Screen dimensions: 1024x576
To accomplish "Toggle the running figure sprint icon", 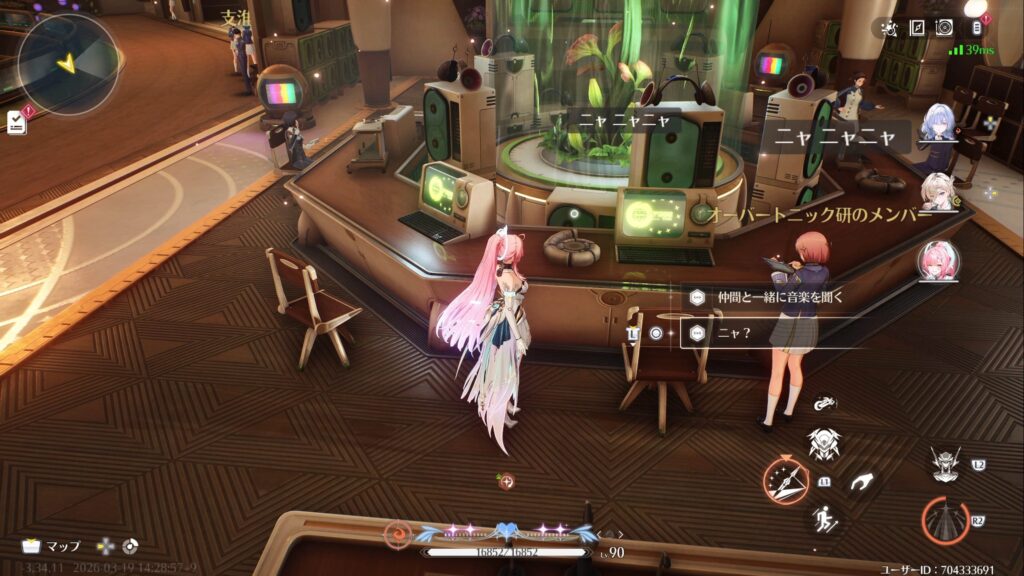I will 825,518.
